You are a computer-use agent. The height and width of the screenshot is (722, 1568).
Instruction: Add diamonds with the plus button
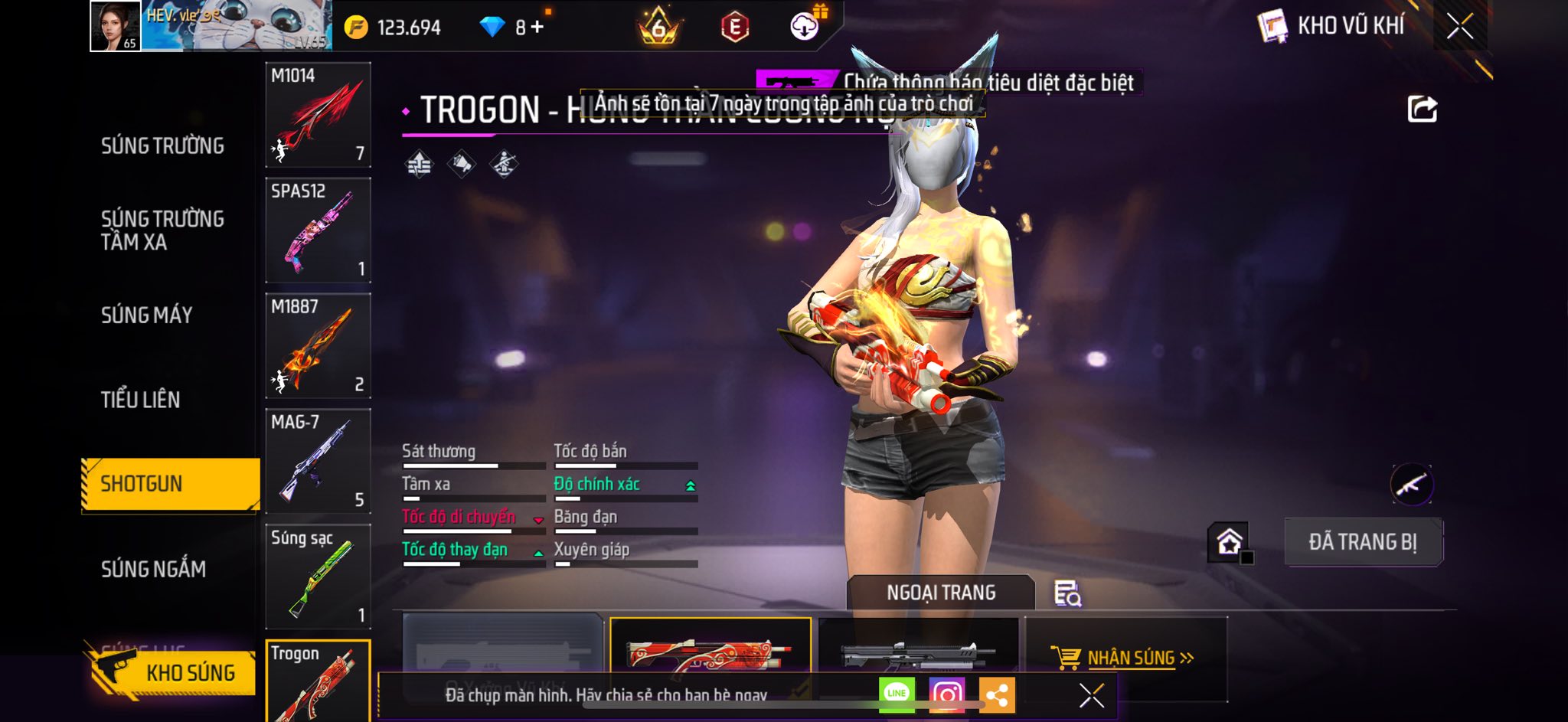537,27
